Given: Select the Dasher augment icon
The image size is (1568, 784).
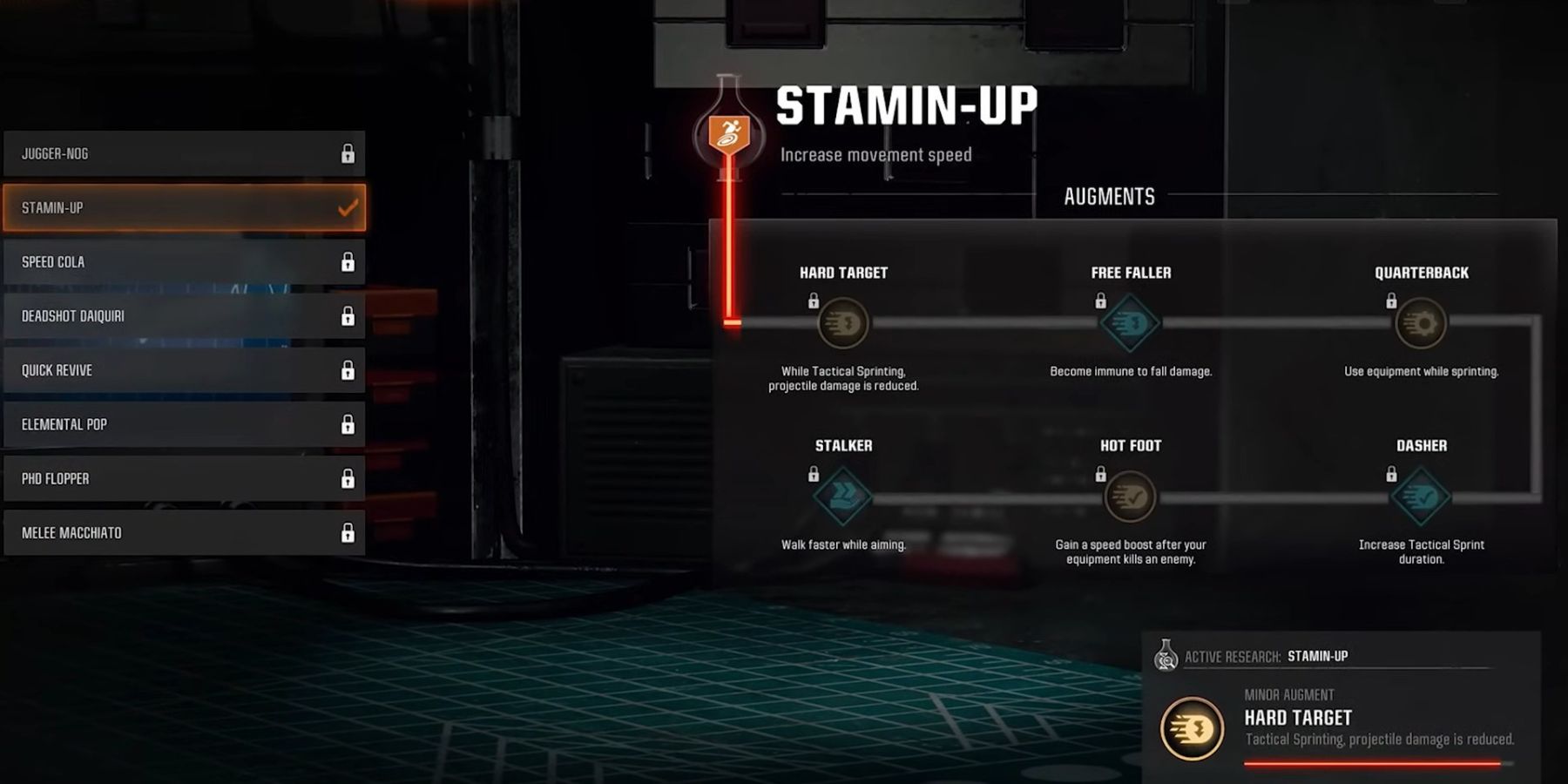Looking at the screenshot, I should pyautogui.click(x=1421, y=497).
